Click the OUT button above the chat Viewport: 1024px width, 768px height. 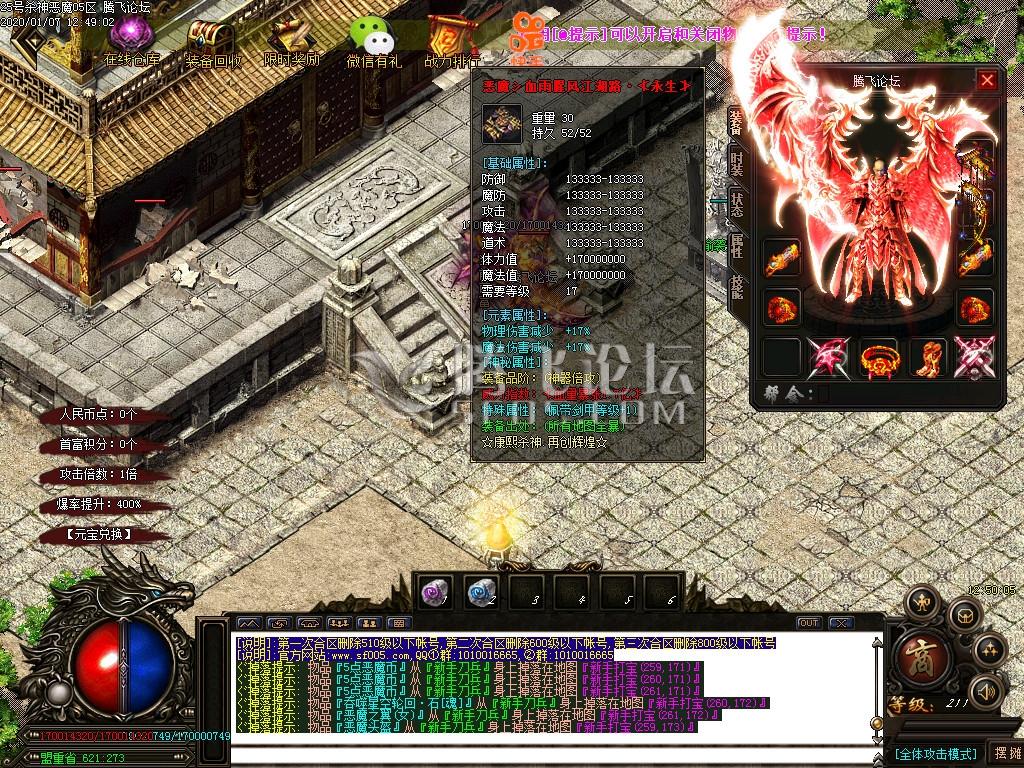[x=808, y=623]
